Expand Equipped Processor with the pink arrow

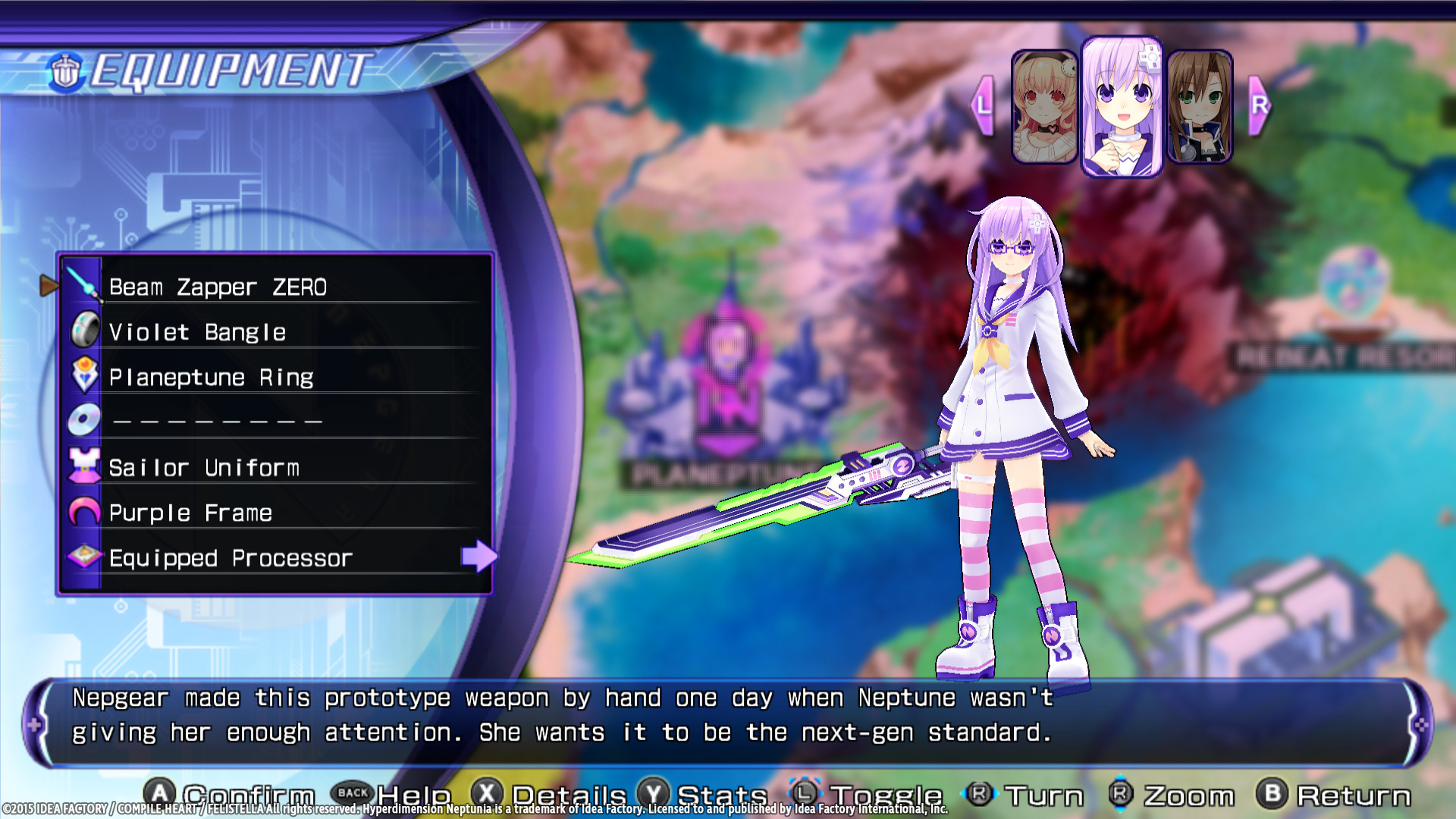click(x=478, y=557)
